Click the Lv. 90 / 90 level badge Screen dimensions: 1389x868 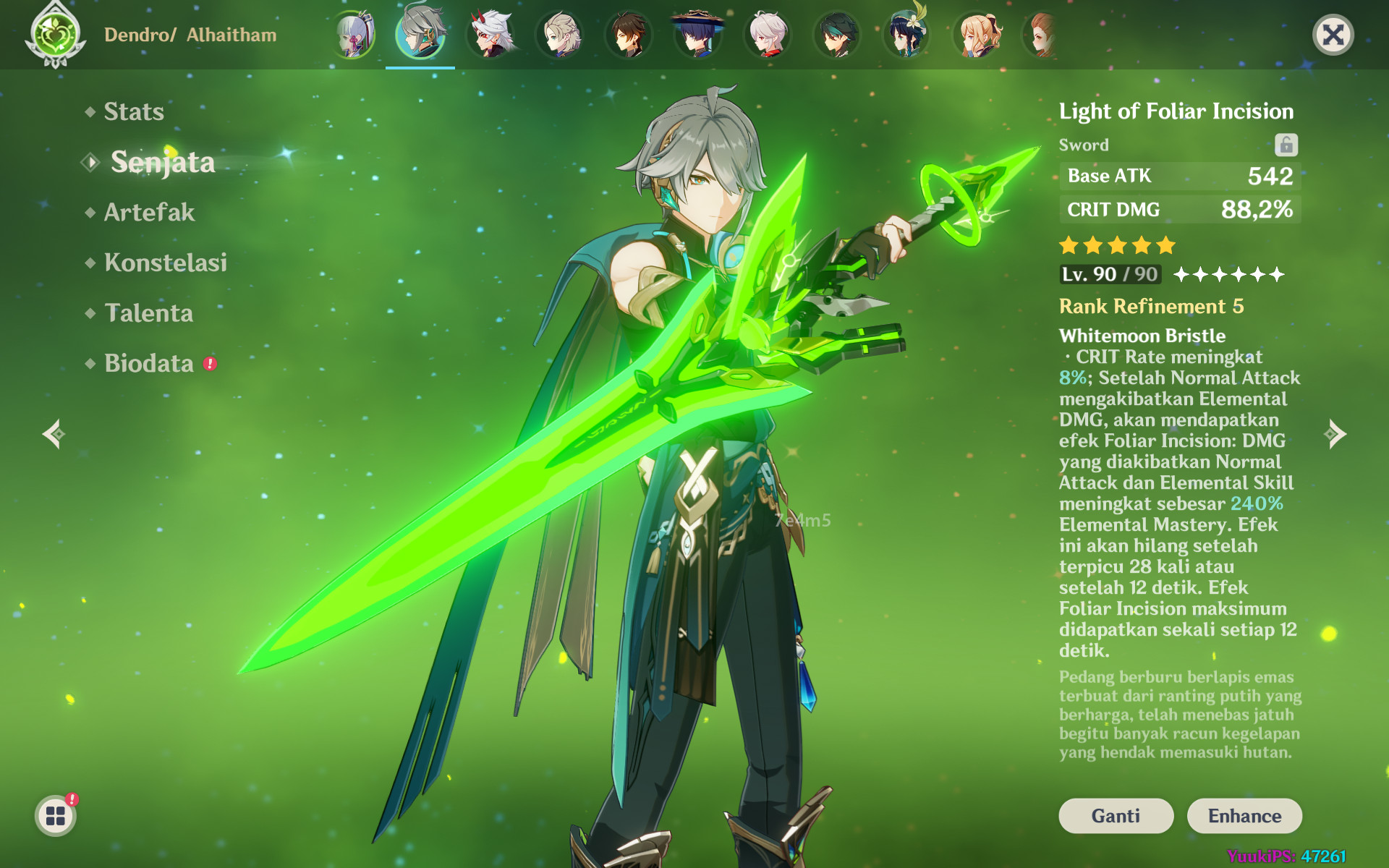click(1109, 274)
